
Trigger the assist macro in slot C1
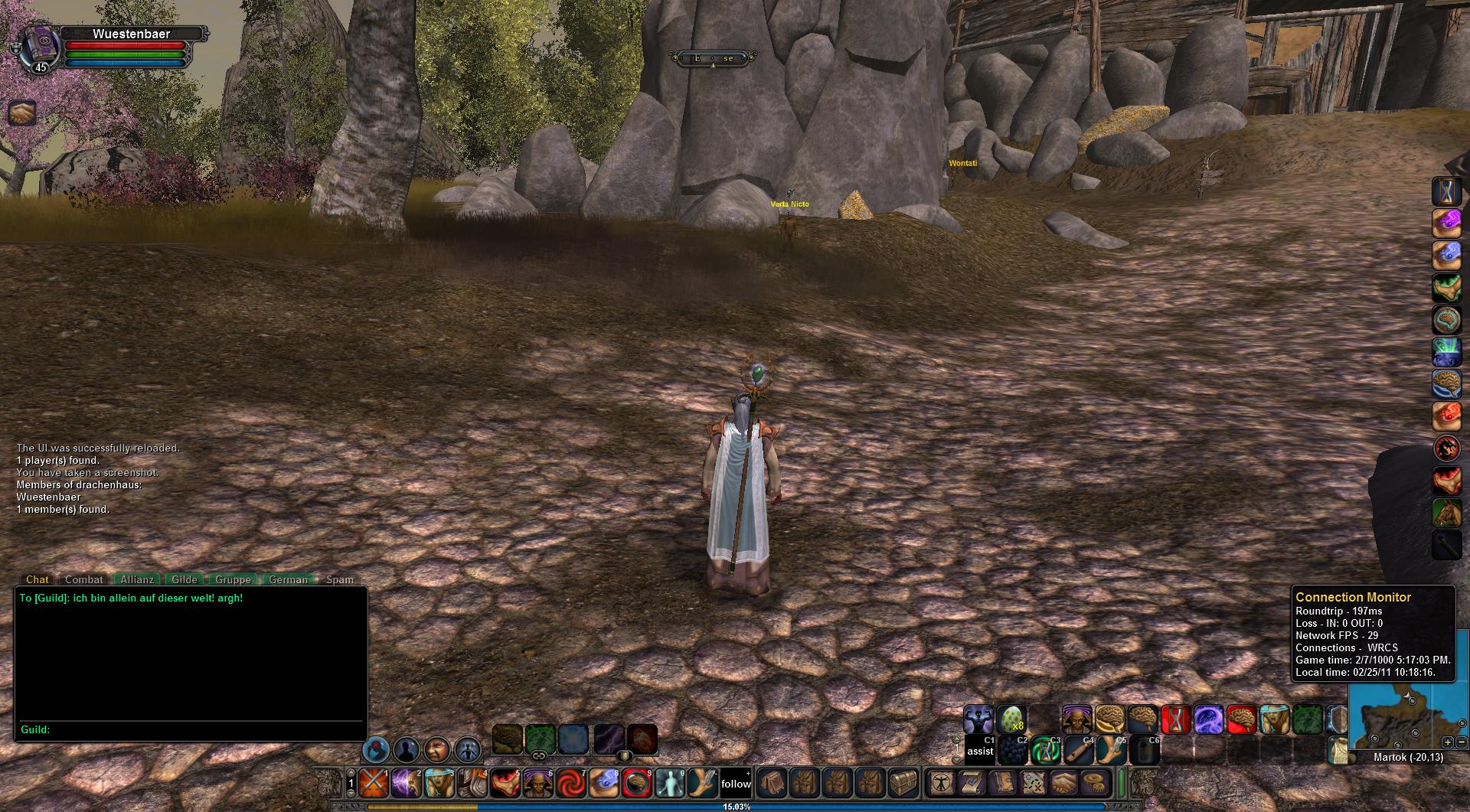click(979, 750)
